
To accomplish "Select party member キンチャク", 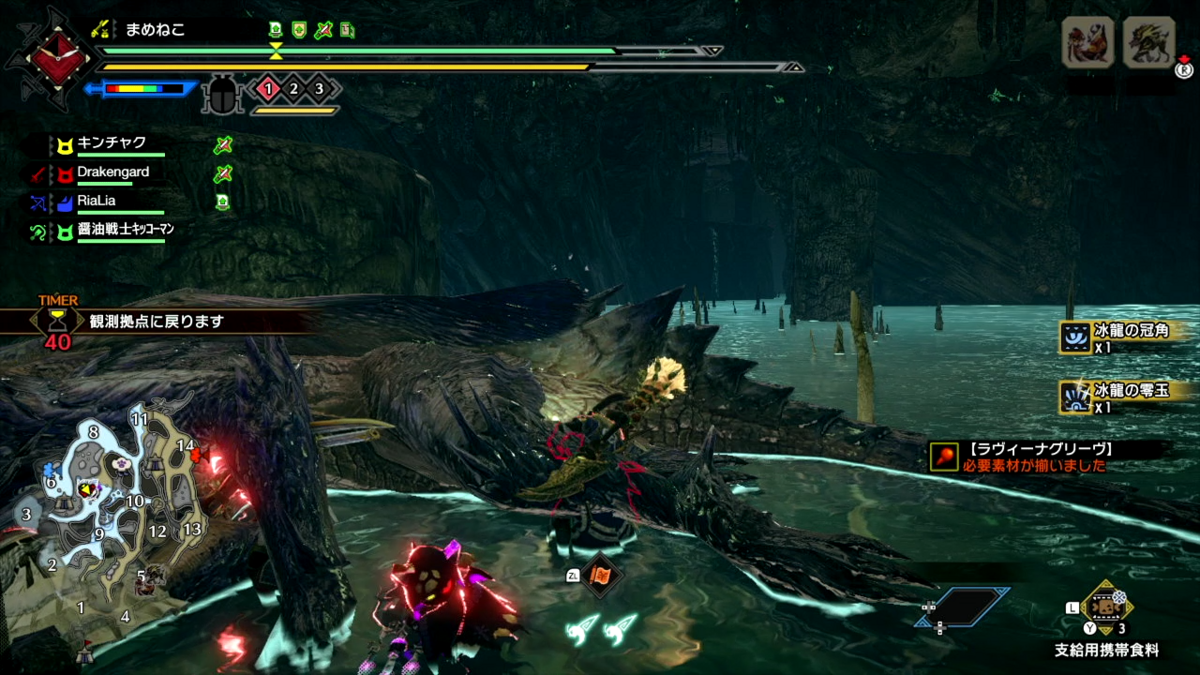I will click(112, 143).
